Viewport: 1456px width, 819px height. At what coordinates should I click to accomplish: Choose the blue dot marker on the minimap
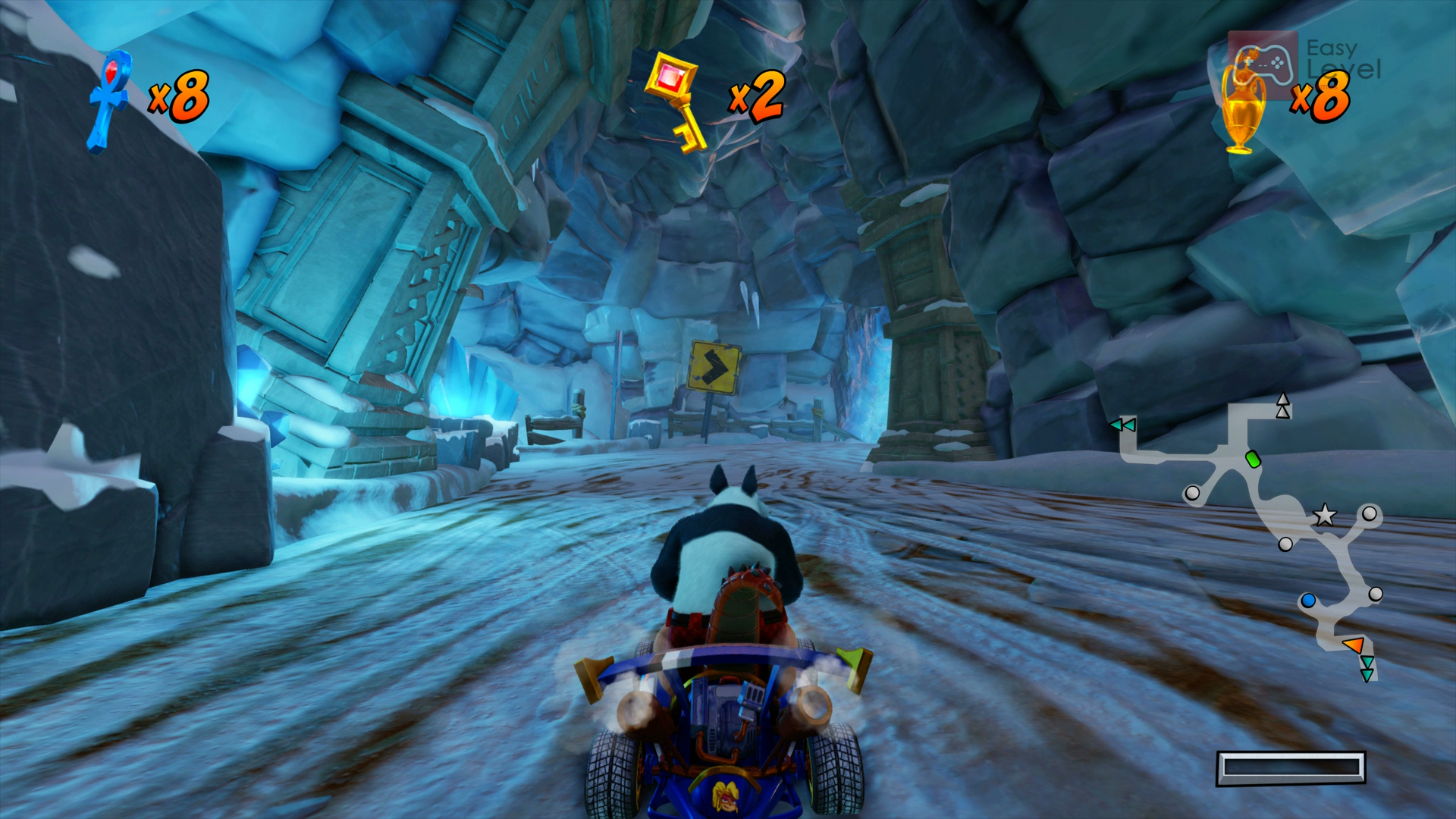pos(1307,601)
